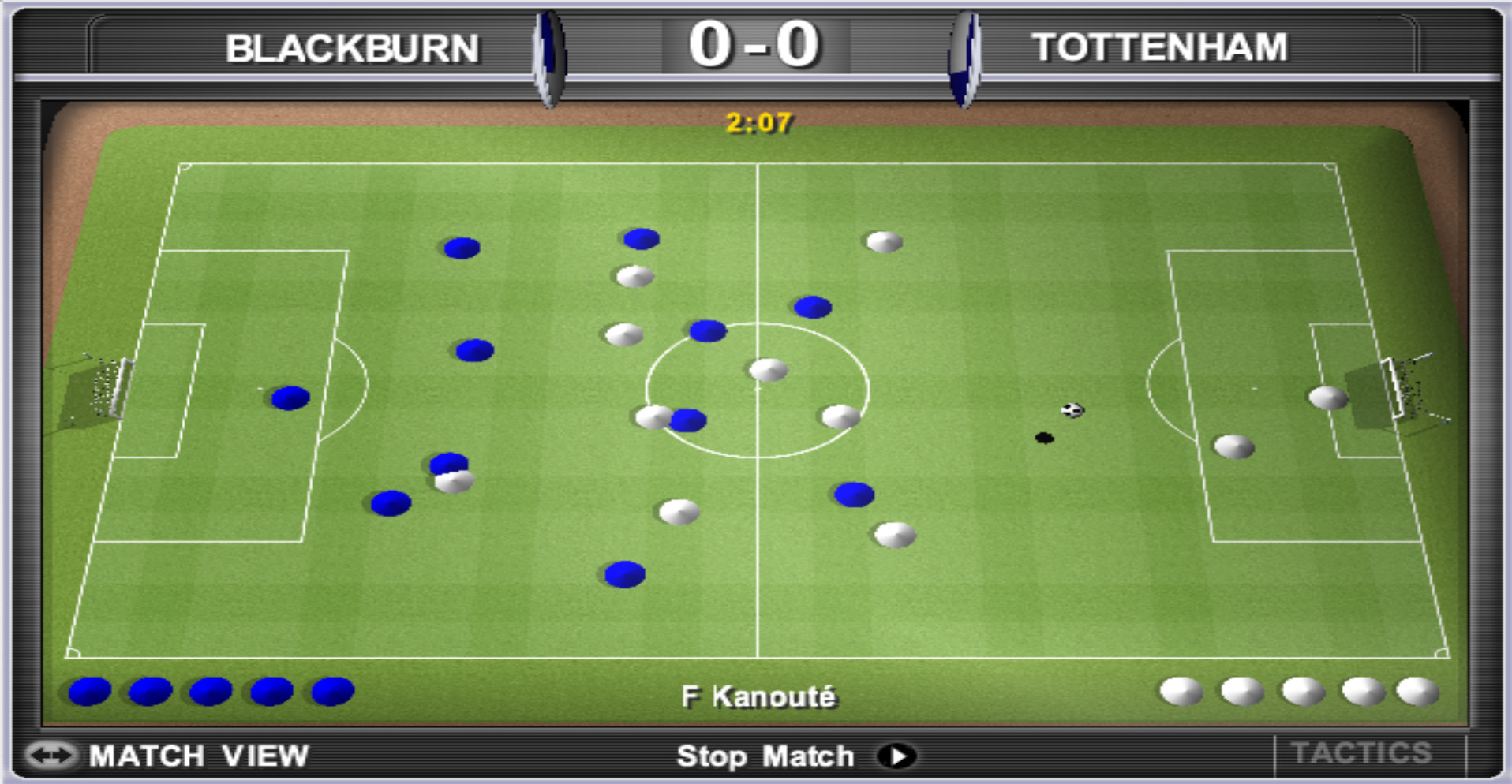Screen dimensions: 1512x784
Task: Click the play arrow beside Stop Match
Action: [896, 756]
